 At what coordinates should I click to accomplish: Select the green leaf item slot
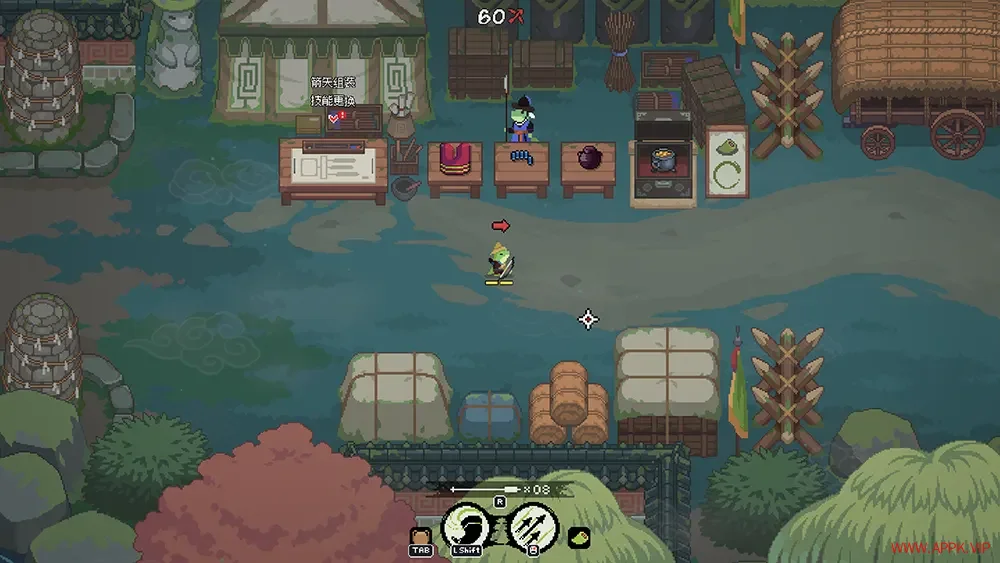(x=578, y=538)
